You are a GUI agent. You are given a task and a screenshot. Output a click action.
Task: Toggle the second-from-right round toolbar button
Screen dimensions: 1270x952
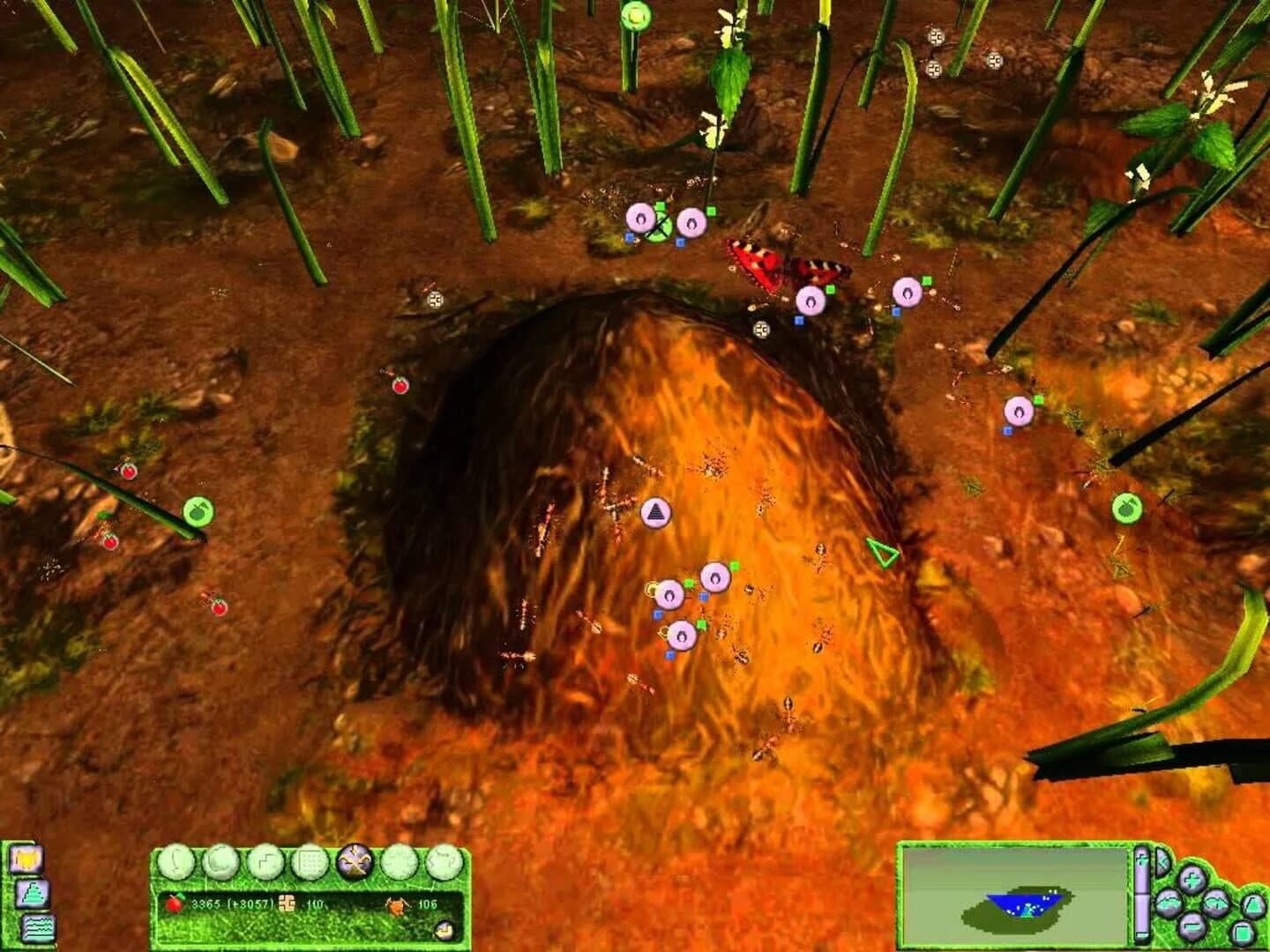pyautogui.click(x=400, y=862)
